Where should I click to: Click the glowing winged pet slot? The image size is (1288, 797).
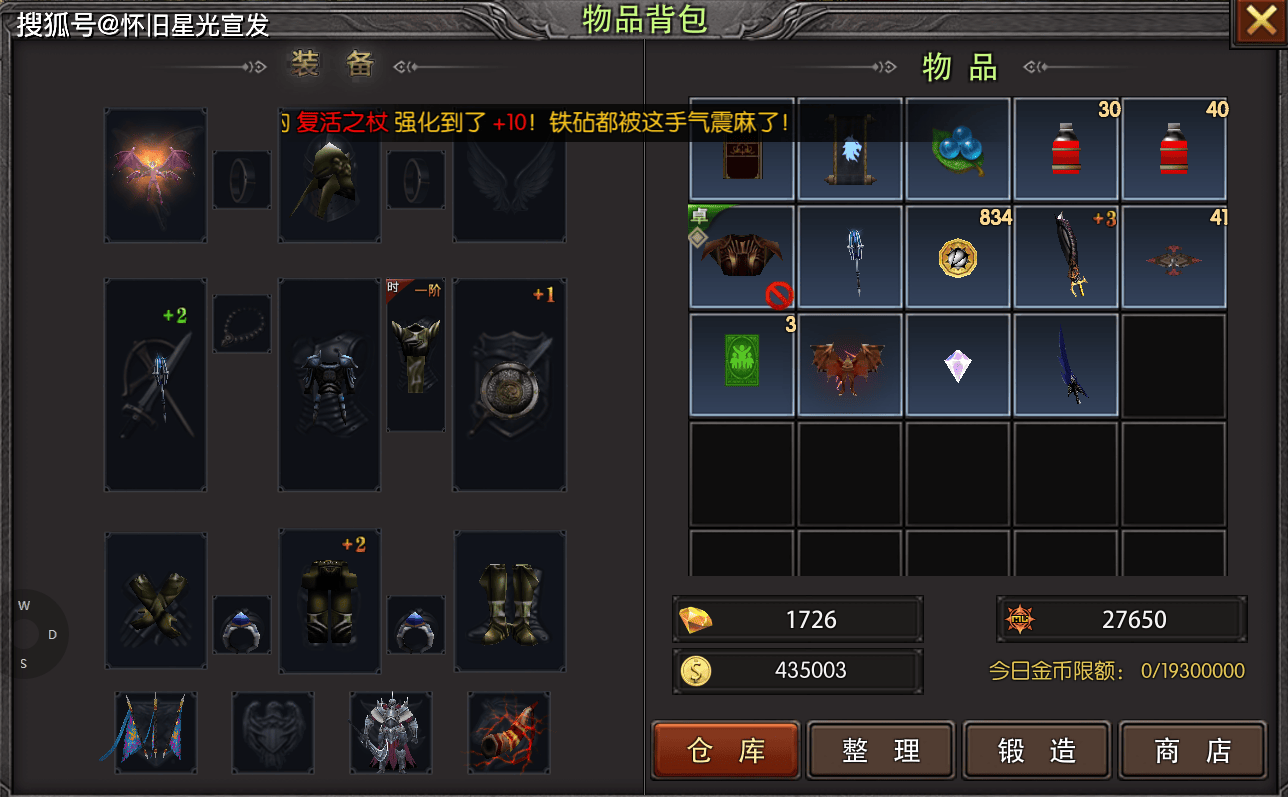[156, 176]
